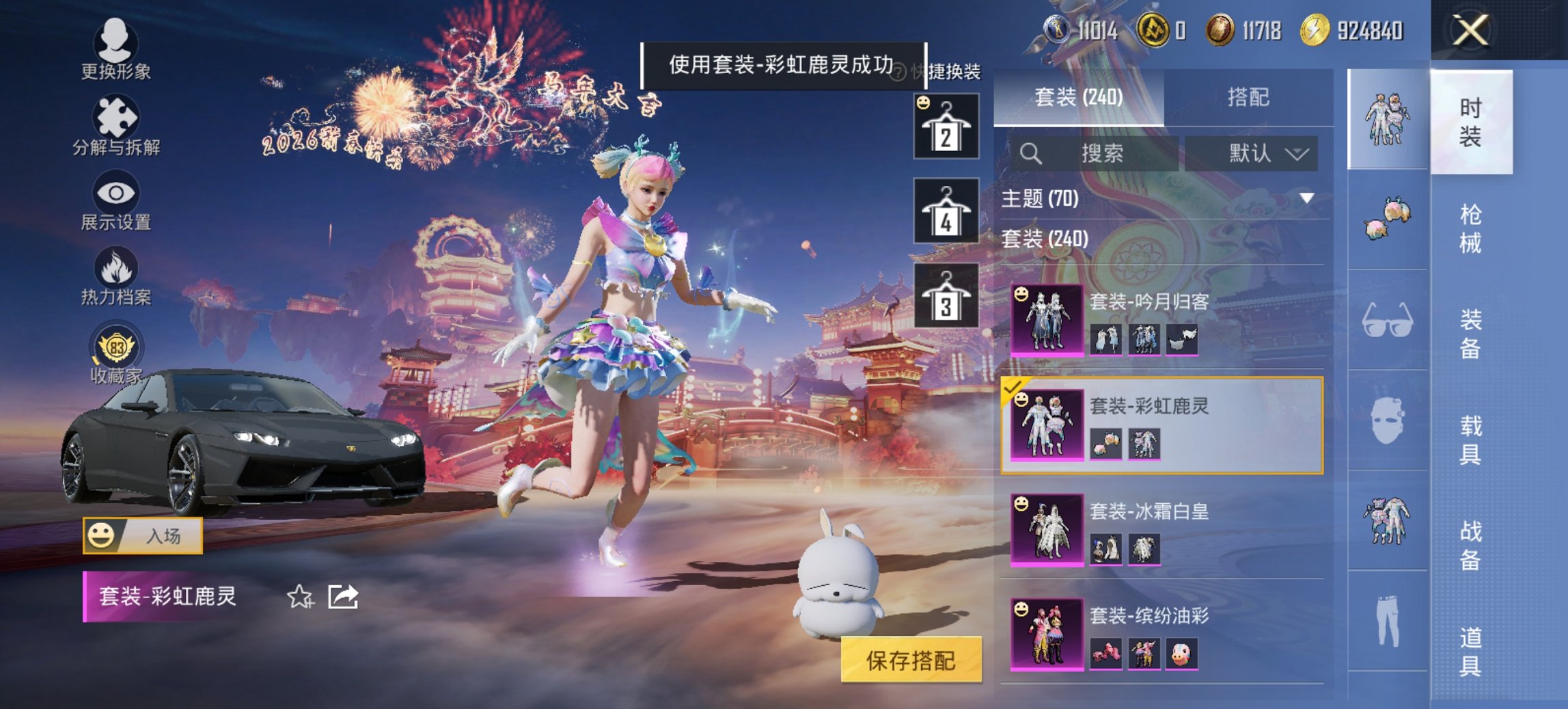
Task: Open the 默认 sorting dropdown
Action: [x=1256, y=153]
